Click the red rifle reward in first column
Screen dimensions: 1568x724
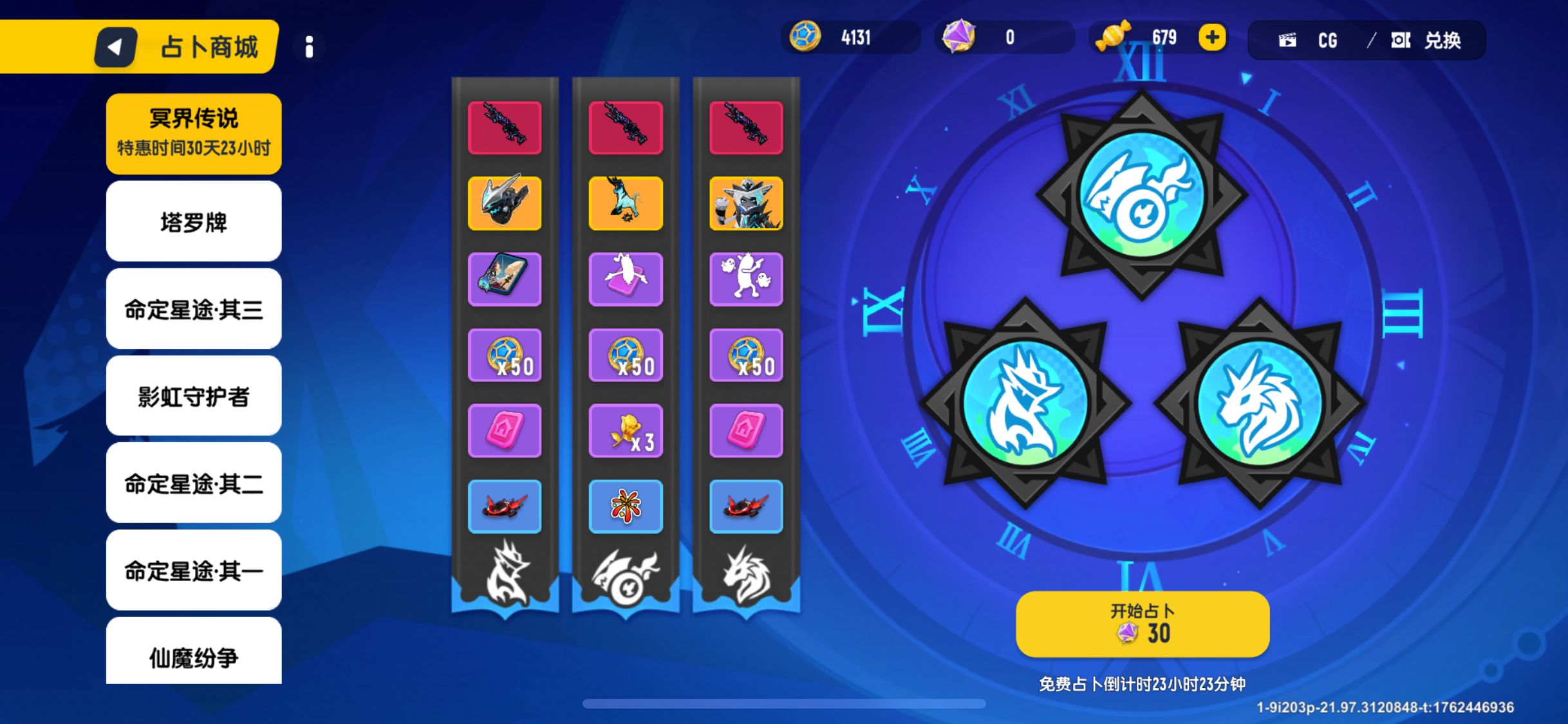(505, 127)
